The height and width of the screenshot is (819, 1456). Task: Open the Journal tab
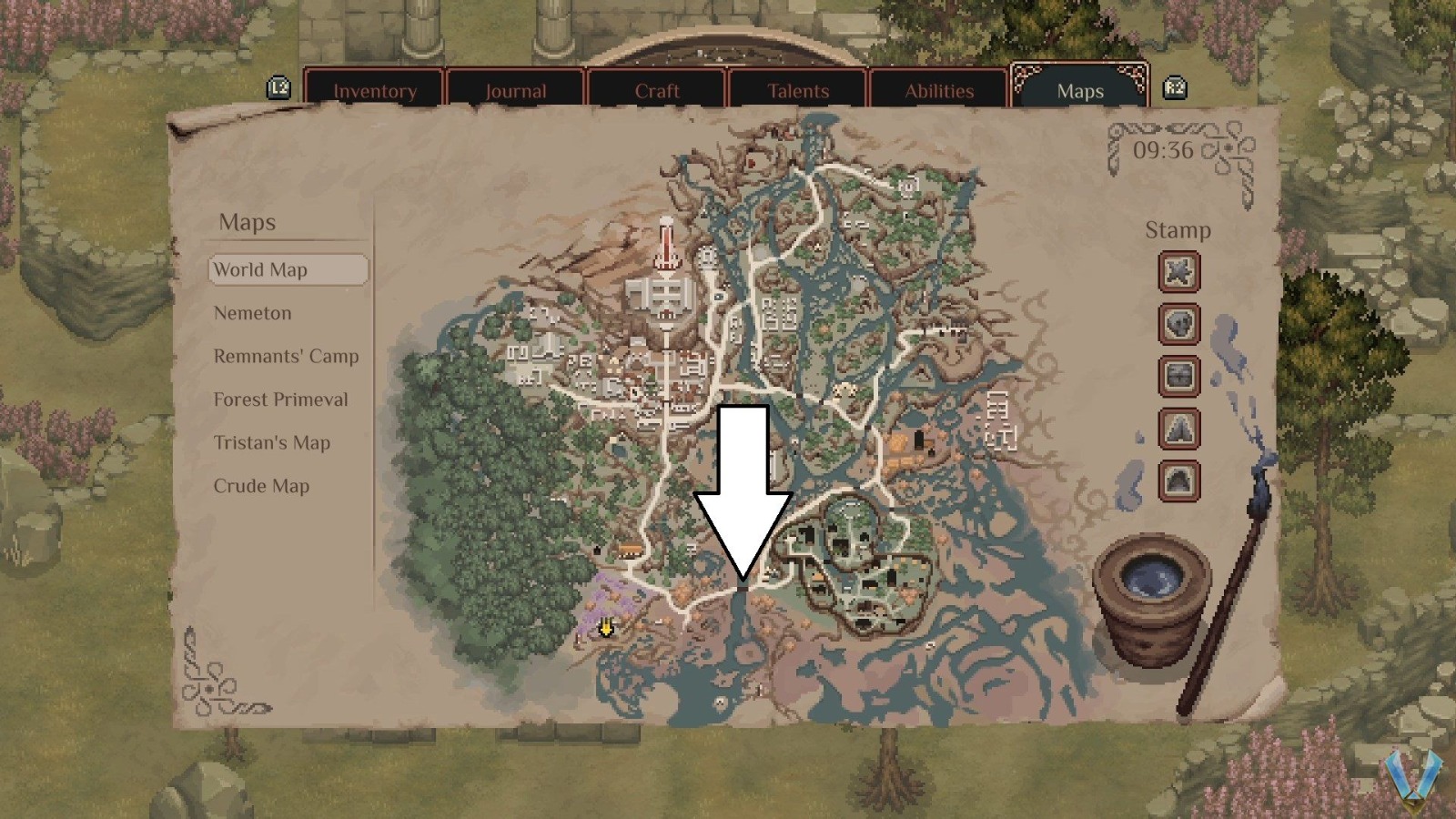pos(515,91)
